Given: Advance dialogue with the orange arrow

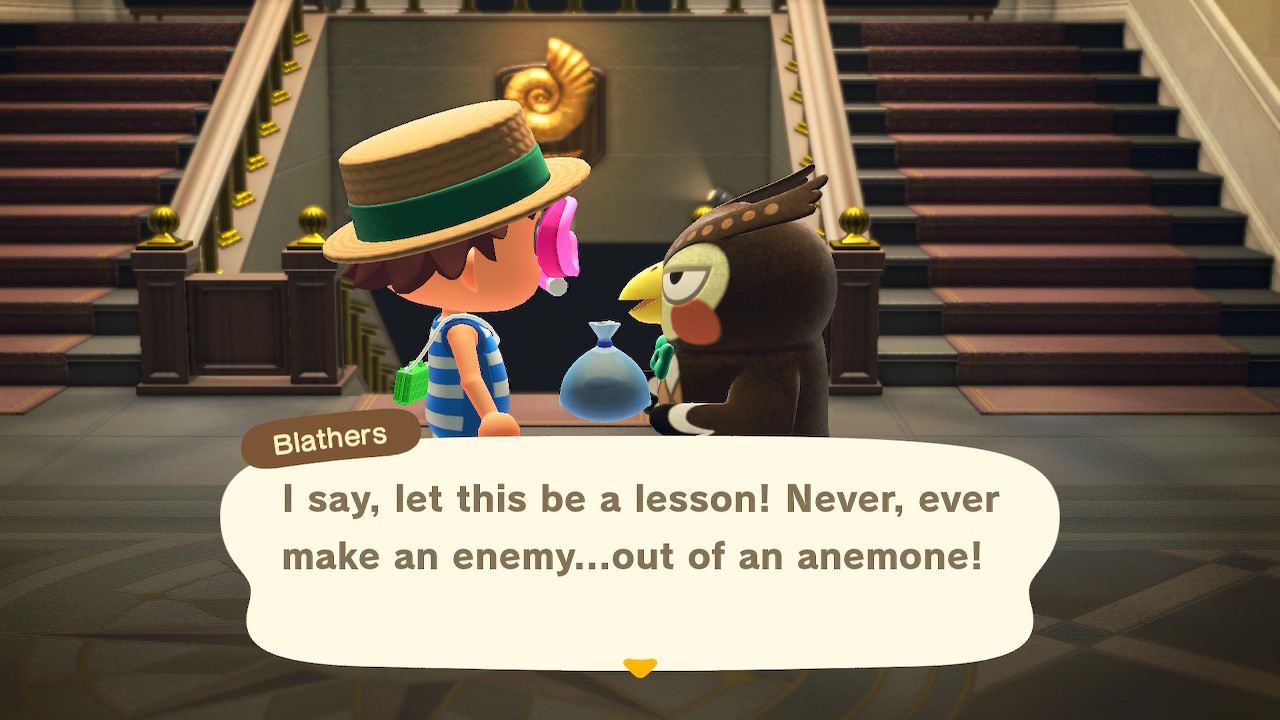Looking at the screenshot, I should click(x=639, y=666).
